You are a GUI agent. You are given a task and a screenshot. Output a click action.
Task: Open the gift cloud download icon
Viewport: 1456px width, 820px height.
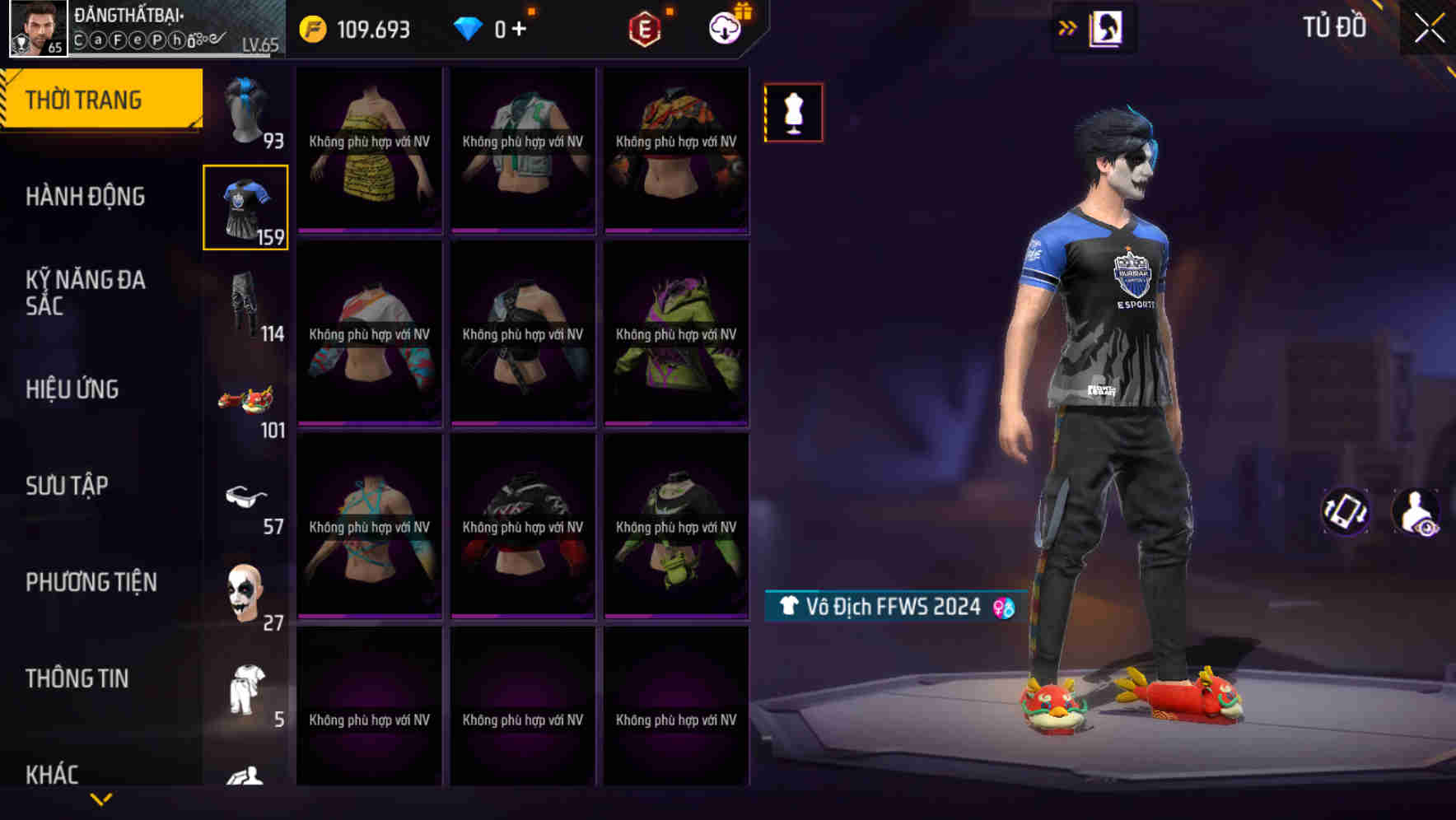coord(722,27)
